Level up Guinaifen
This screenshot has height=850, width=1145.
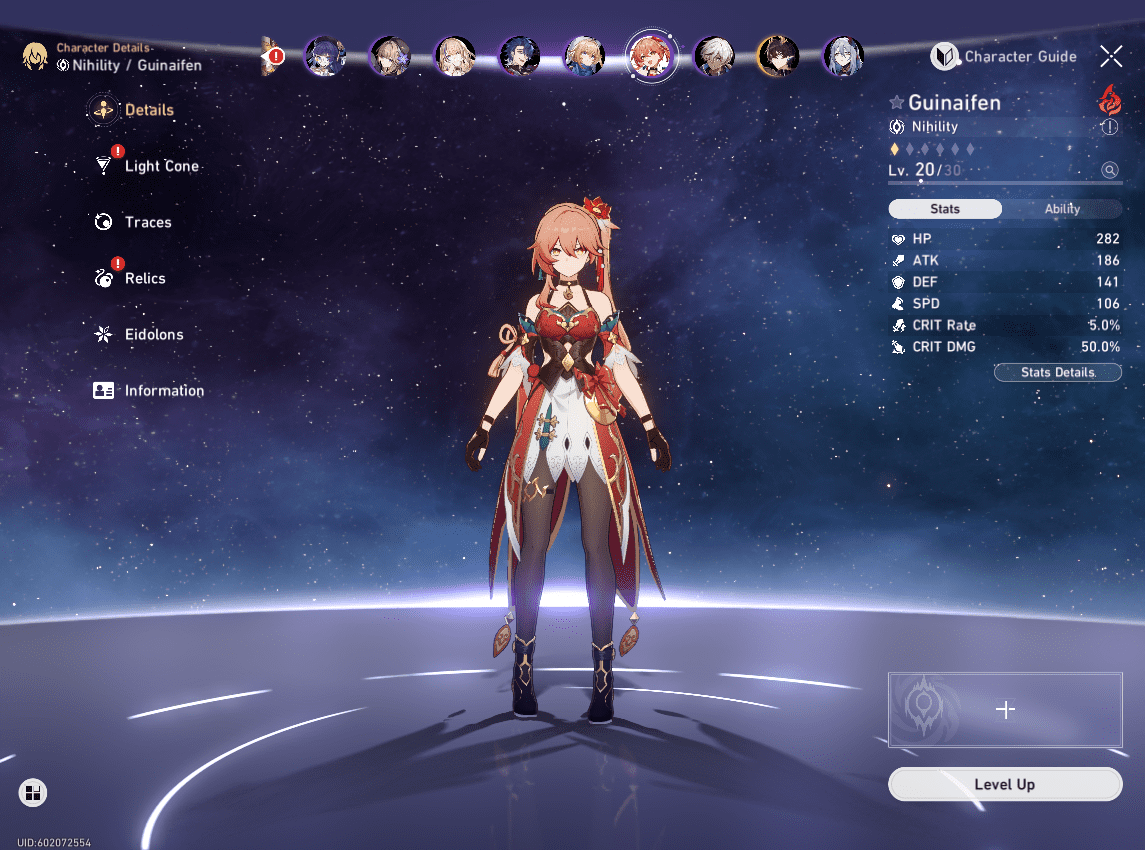coord(1005,785)
